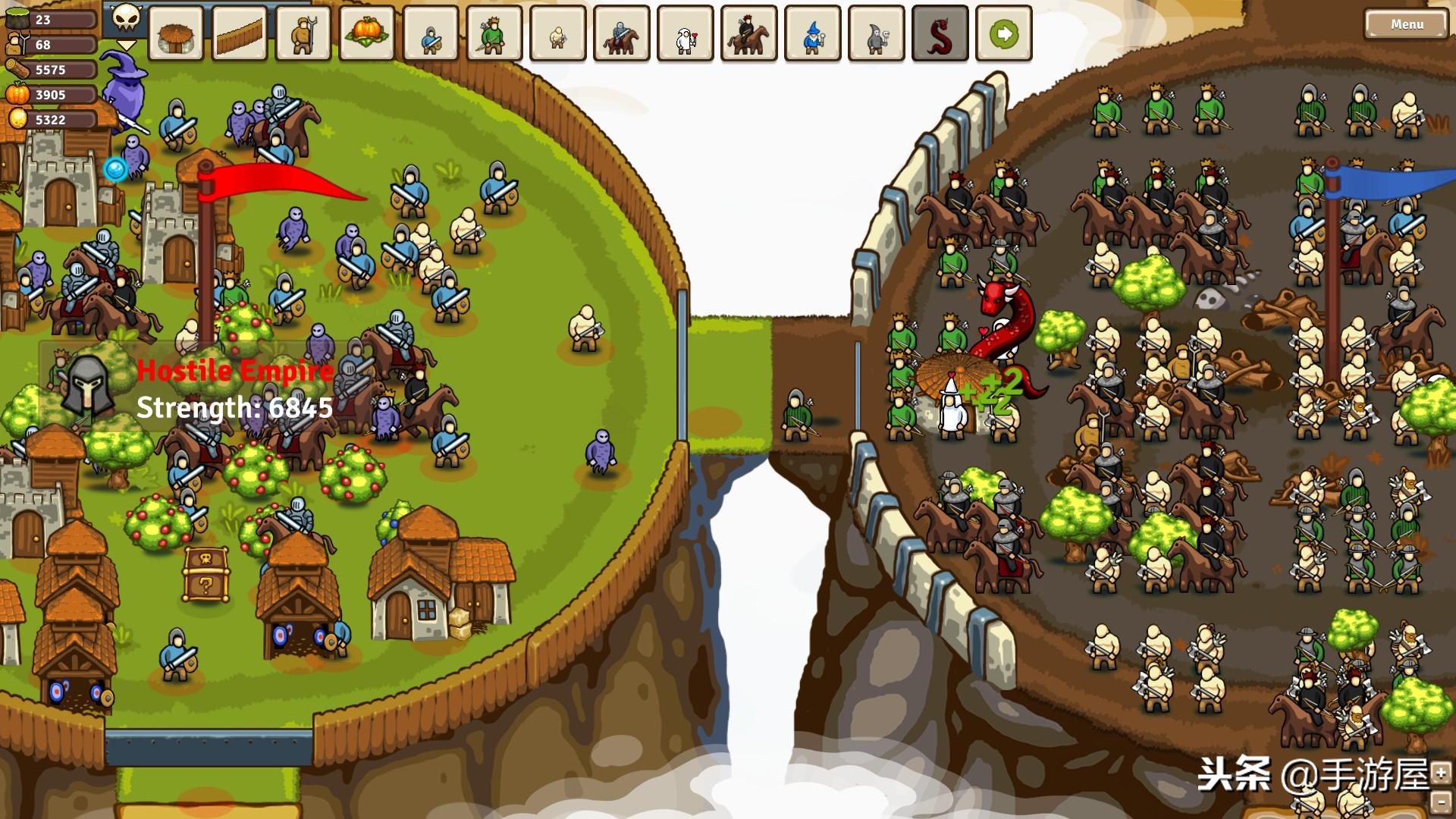Screen dimensions: 1456x819
Task: Choose the pale unarmored warrior icon
Action: pyautogui.click(x=558, y=33)
